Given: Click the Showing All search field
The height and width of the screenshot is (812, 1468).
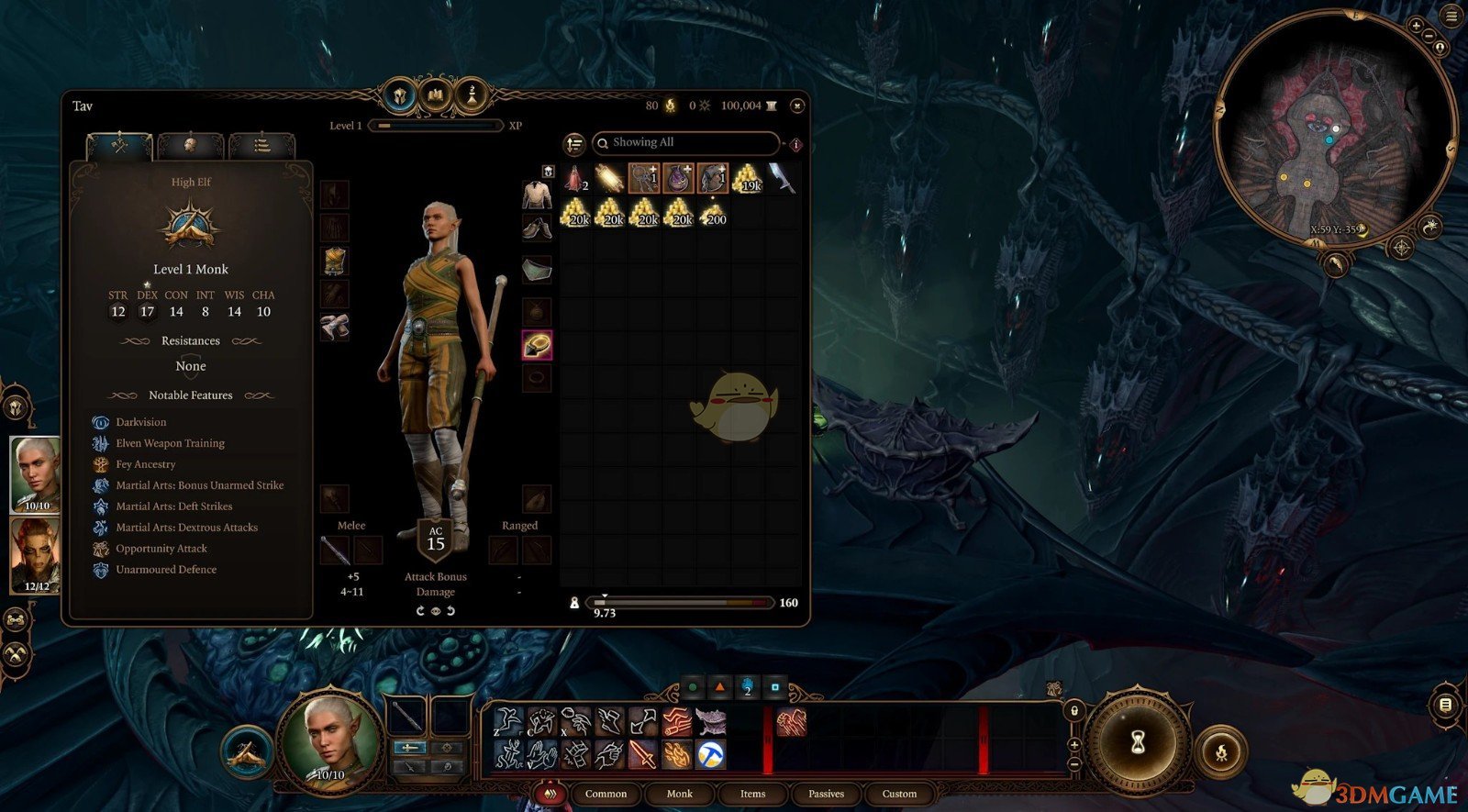Looking at the screenshot, I should (x=687, y=143).
